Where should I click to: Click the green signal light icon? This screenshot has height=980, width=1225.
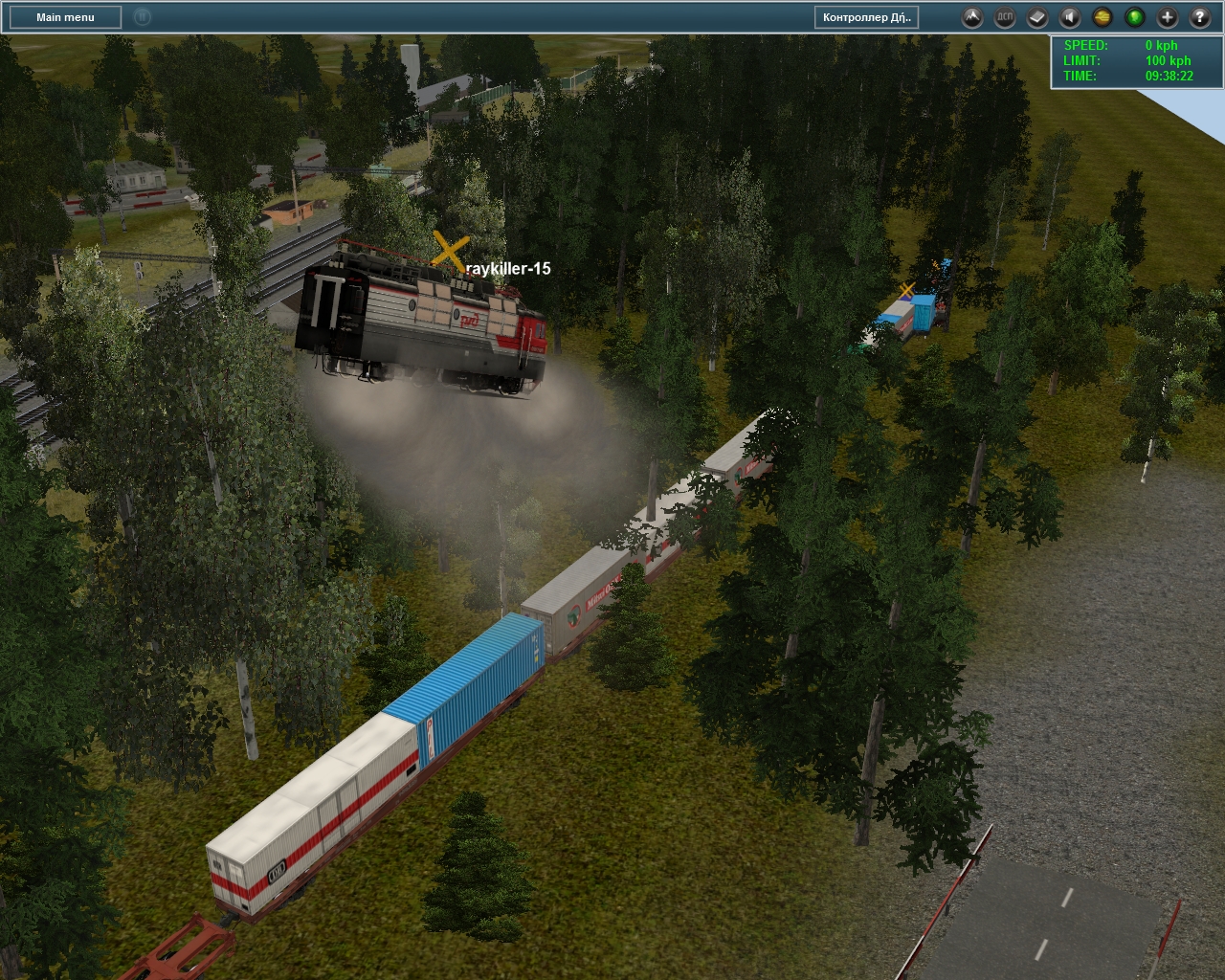click(1135, 17)
